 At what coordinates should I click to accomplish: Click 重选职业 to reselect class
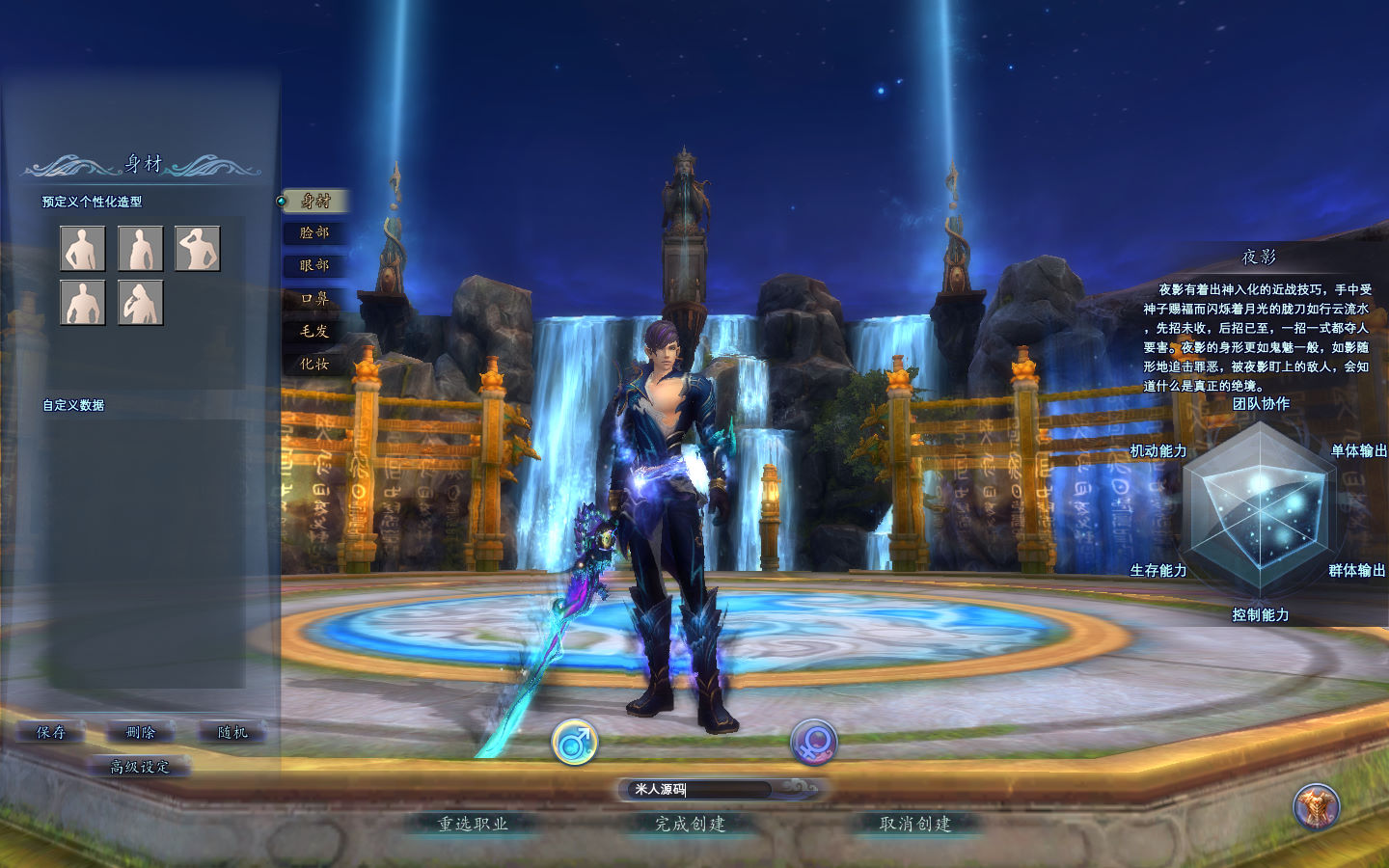point(473,825)
